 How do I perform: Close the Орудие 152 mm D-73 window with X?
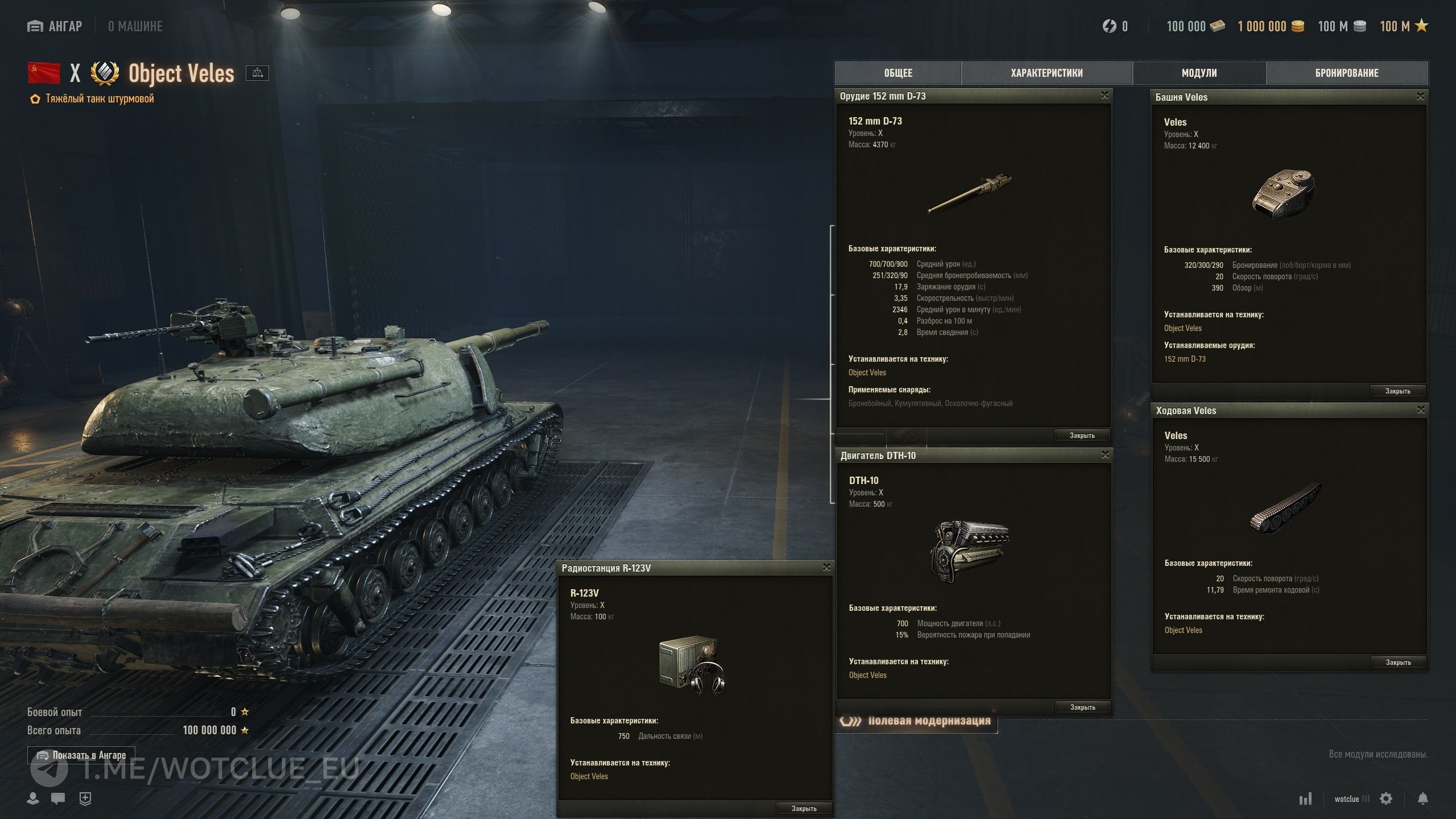coord(1105,96)
